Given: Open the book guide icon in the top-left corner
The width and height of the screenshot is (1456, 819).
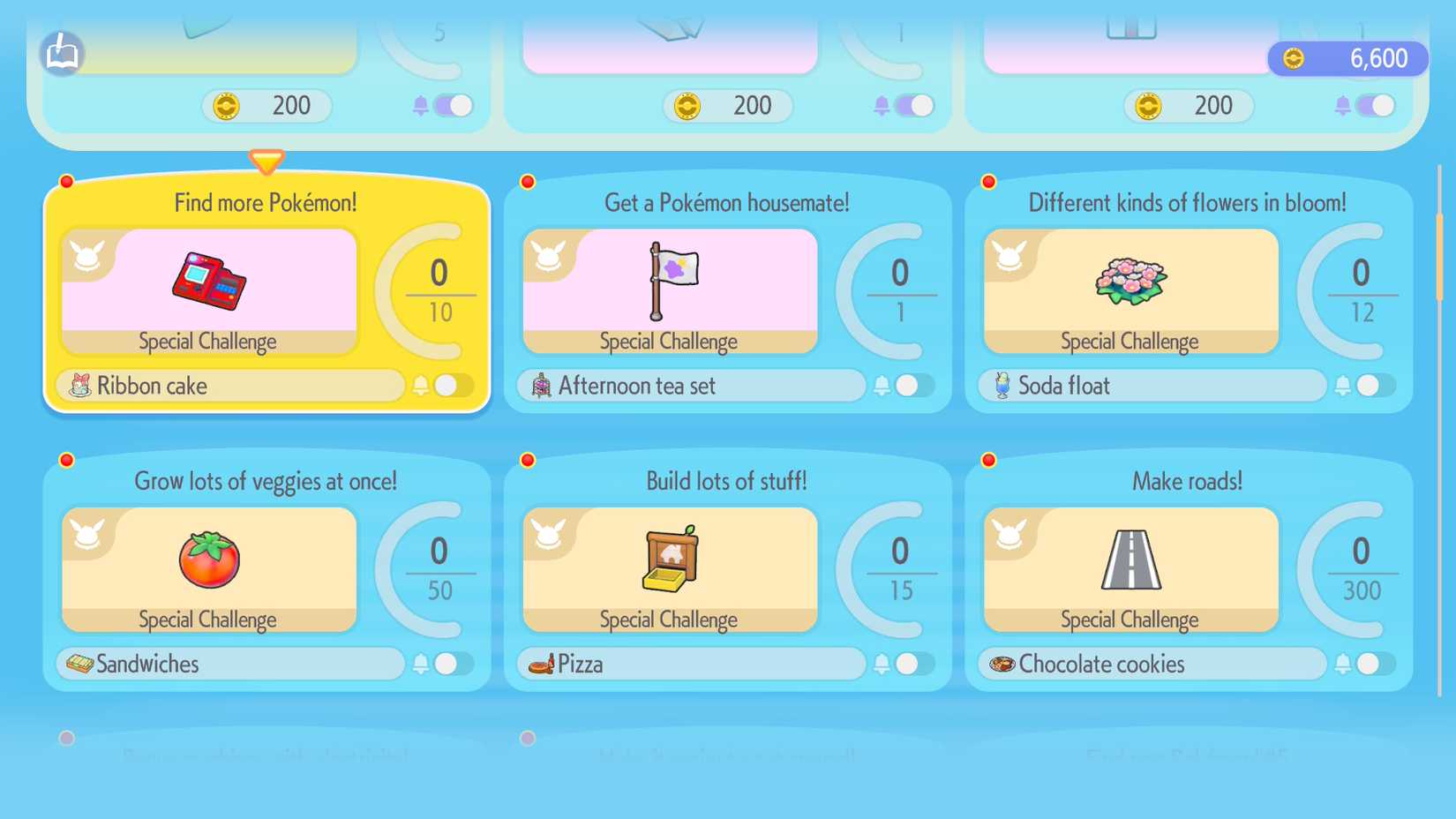Looking at the screenshot, I should coord(62,55).
